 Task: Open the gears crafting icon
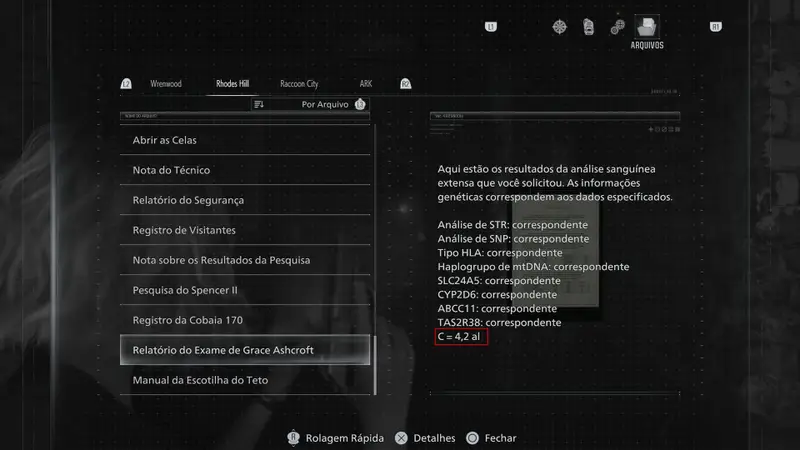coord(618,26)
